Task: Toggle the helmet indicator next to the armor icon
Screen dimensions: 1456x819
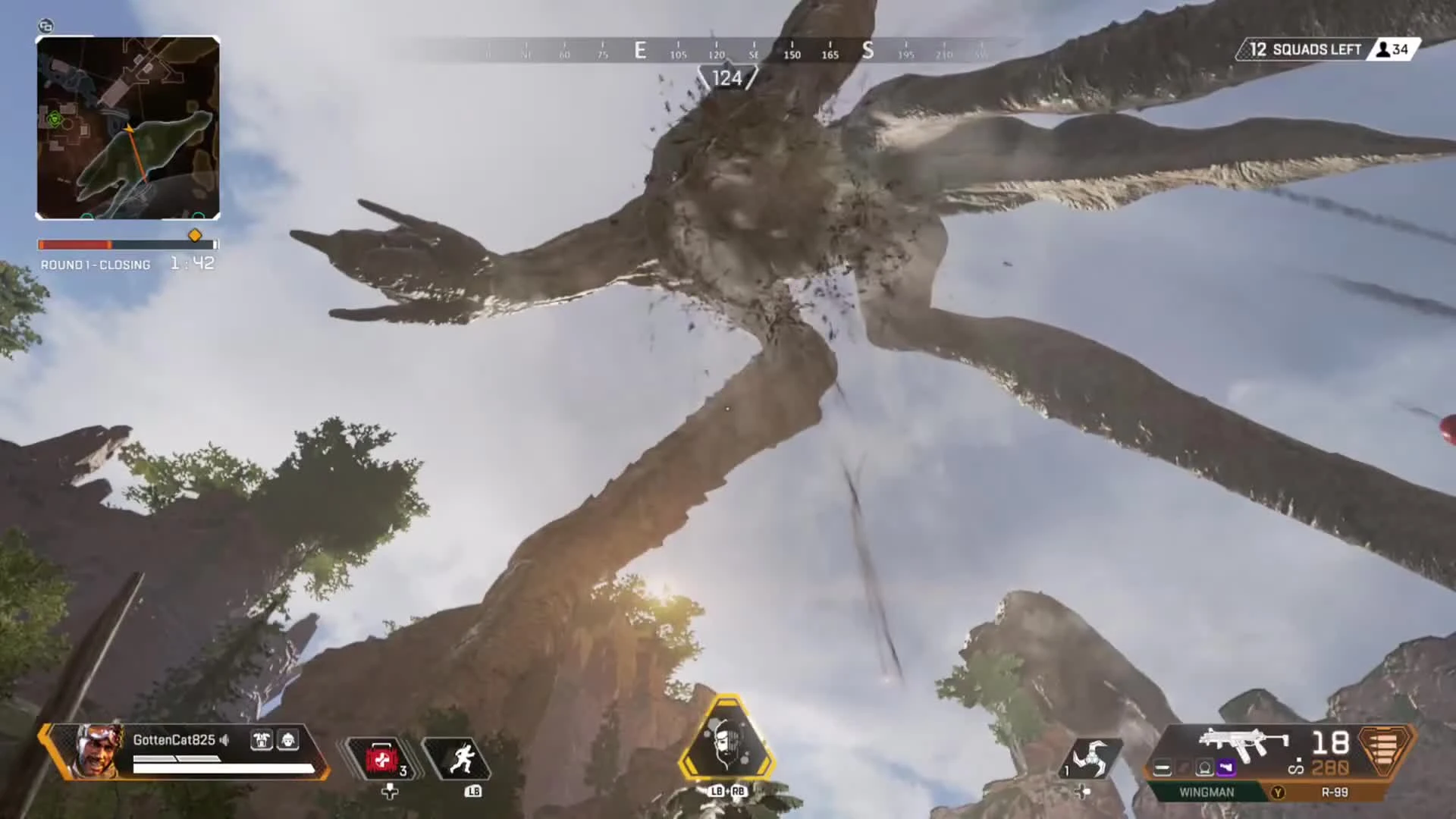Action: (287, 740)
